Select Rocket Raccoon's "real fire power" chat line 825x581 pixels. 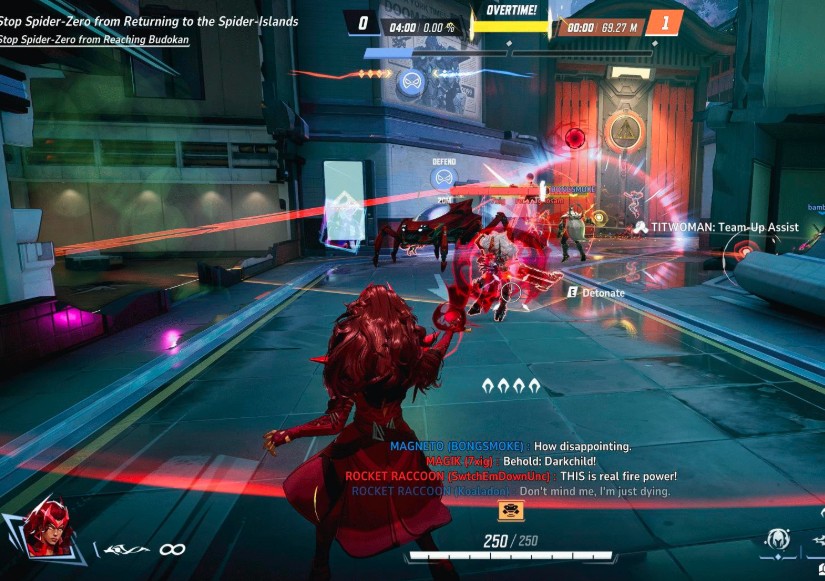pos(511,476)
